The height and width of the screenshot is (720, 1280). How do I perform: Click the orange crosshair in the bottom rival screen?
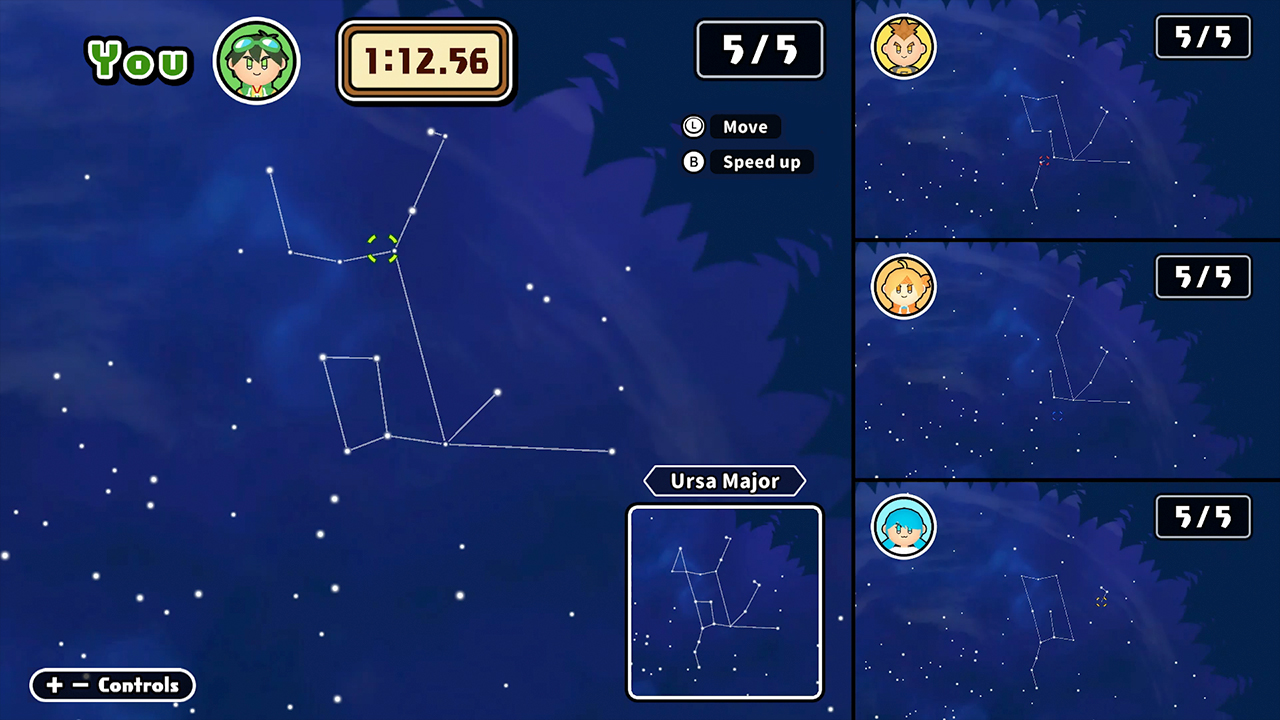click(x=1102, y=602)
